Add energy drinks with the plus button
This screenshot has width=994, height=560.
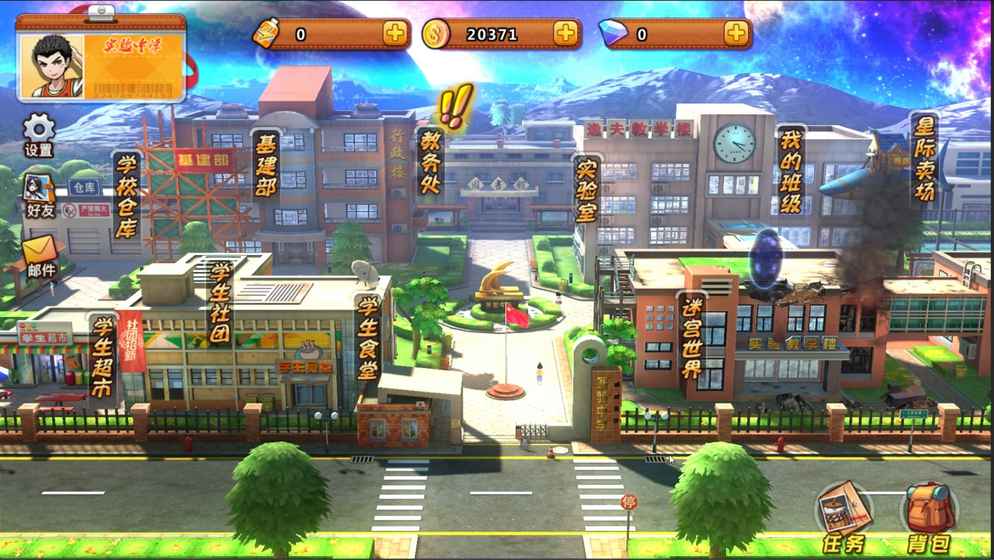(x=395, y=34)
